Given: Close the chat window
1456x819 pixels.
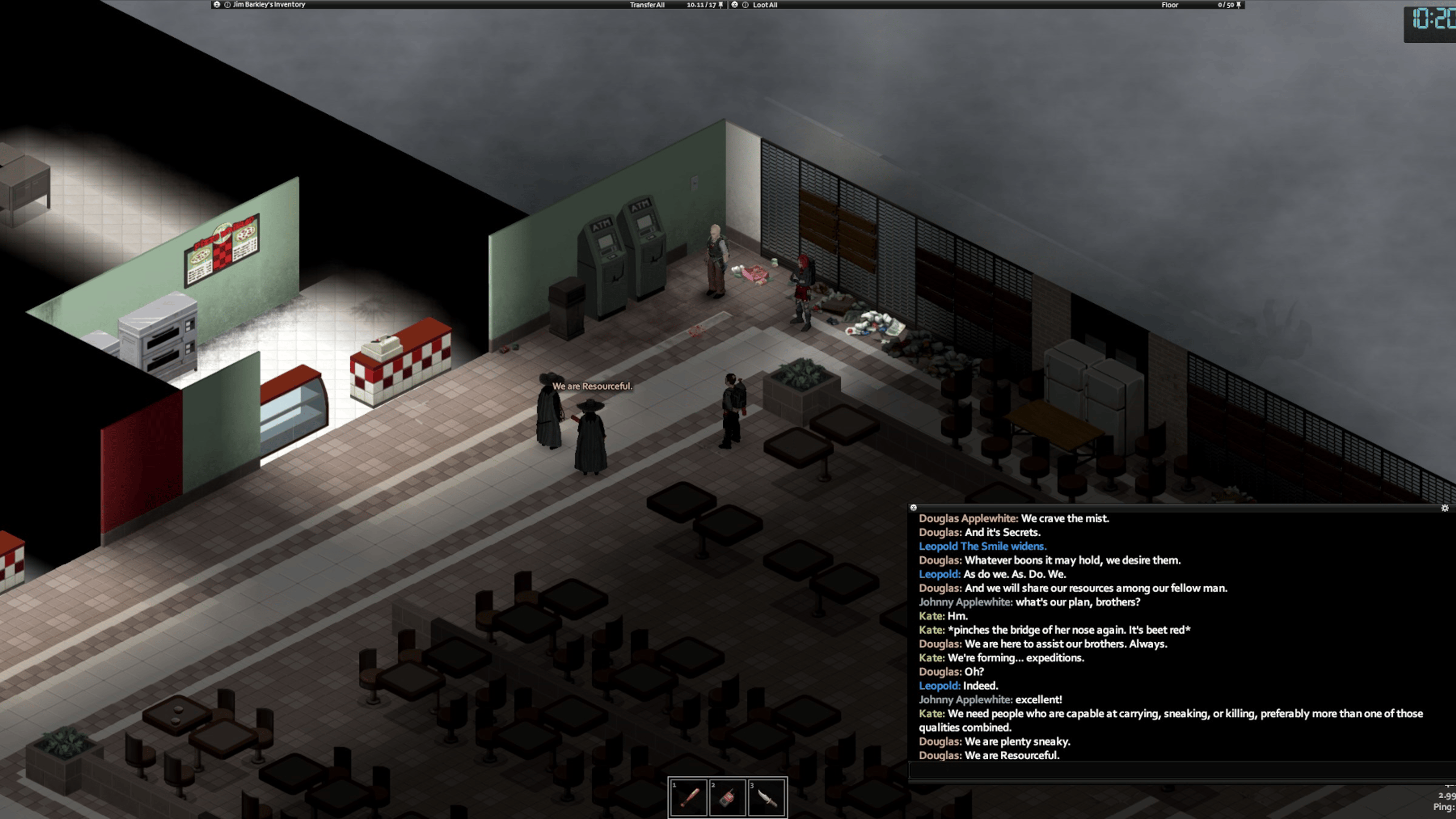Looking at the screenshot, I should pos(913,508).
